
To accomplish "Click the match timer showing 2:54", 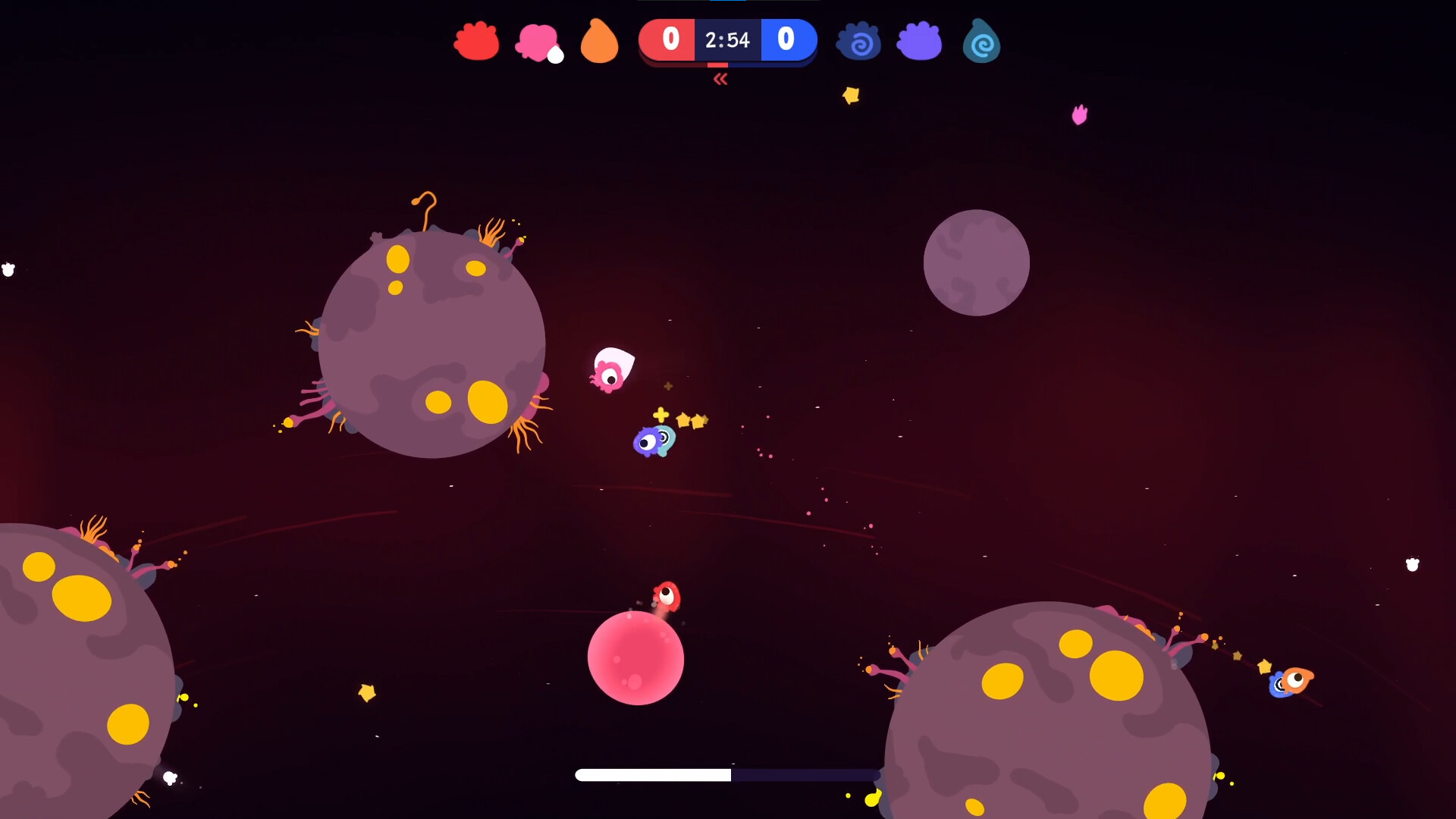I will [726, 39].
